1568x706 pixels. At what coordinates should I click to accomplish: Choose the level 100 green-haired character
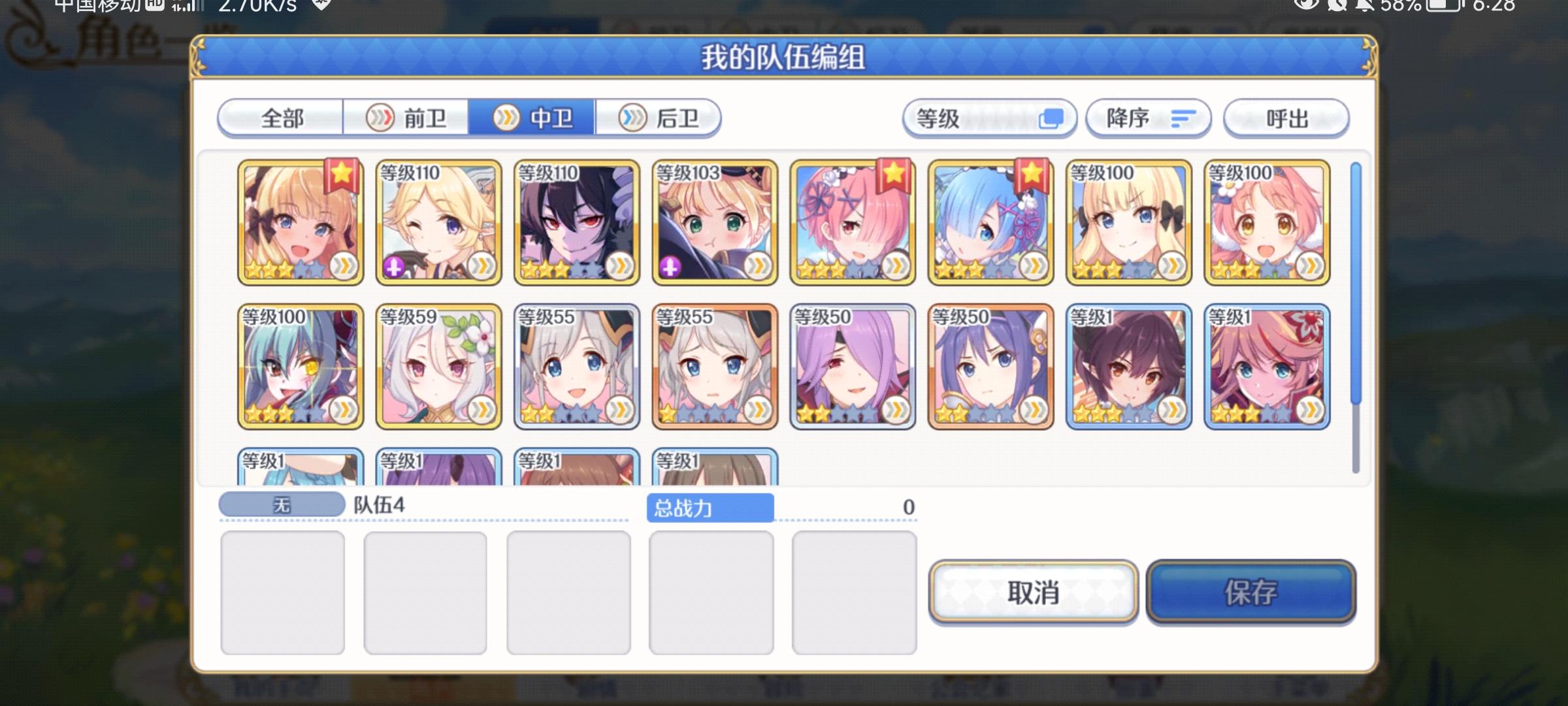pyautogui.click(x=301, y=366)
